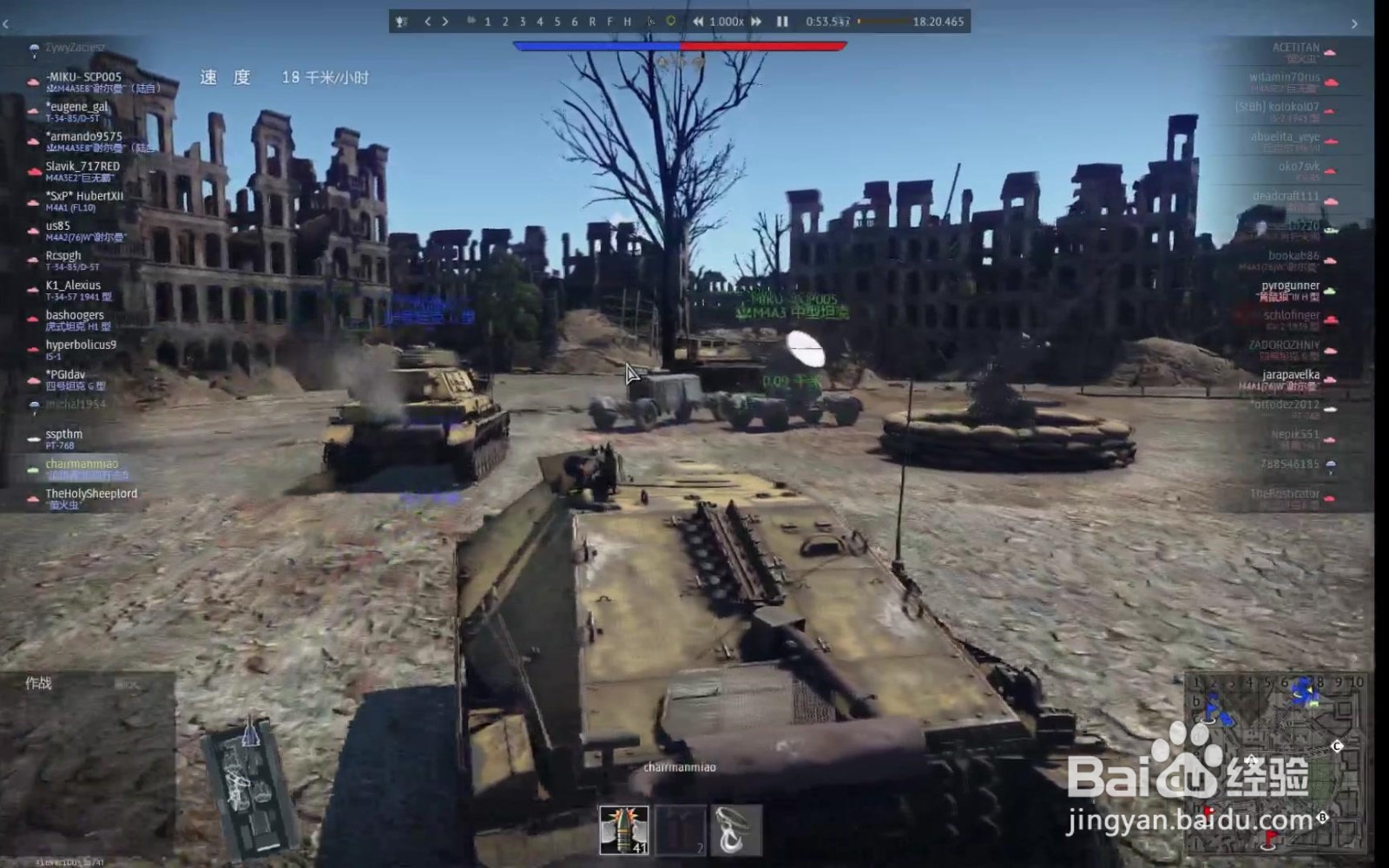Click the green circle indicator in the replay bar
The image size is (1389, 868).
pos(671,23)
